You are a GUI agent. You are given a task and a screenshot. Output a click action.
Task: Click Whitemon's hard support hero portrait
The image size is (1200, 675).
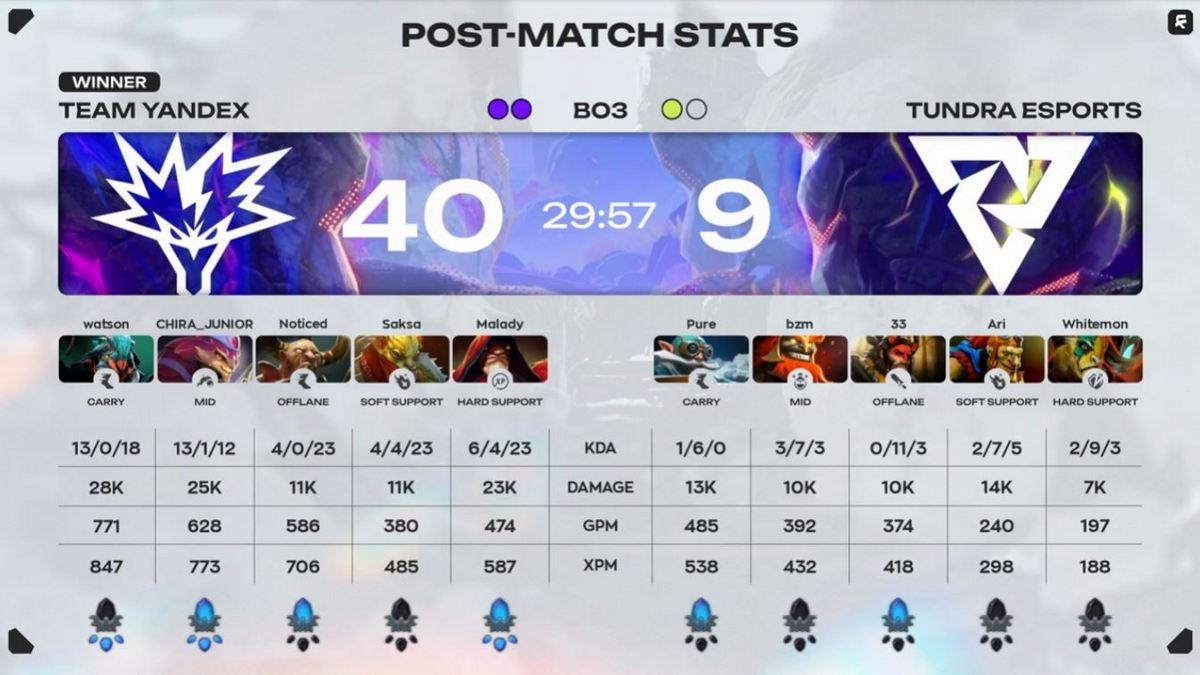1095,358
